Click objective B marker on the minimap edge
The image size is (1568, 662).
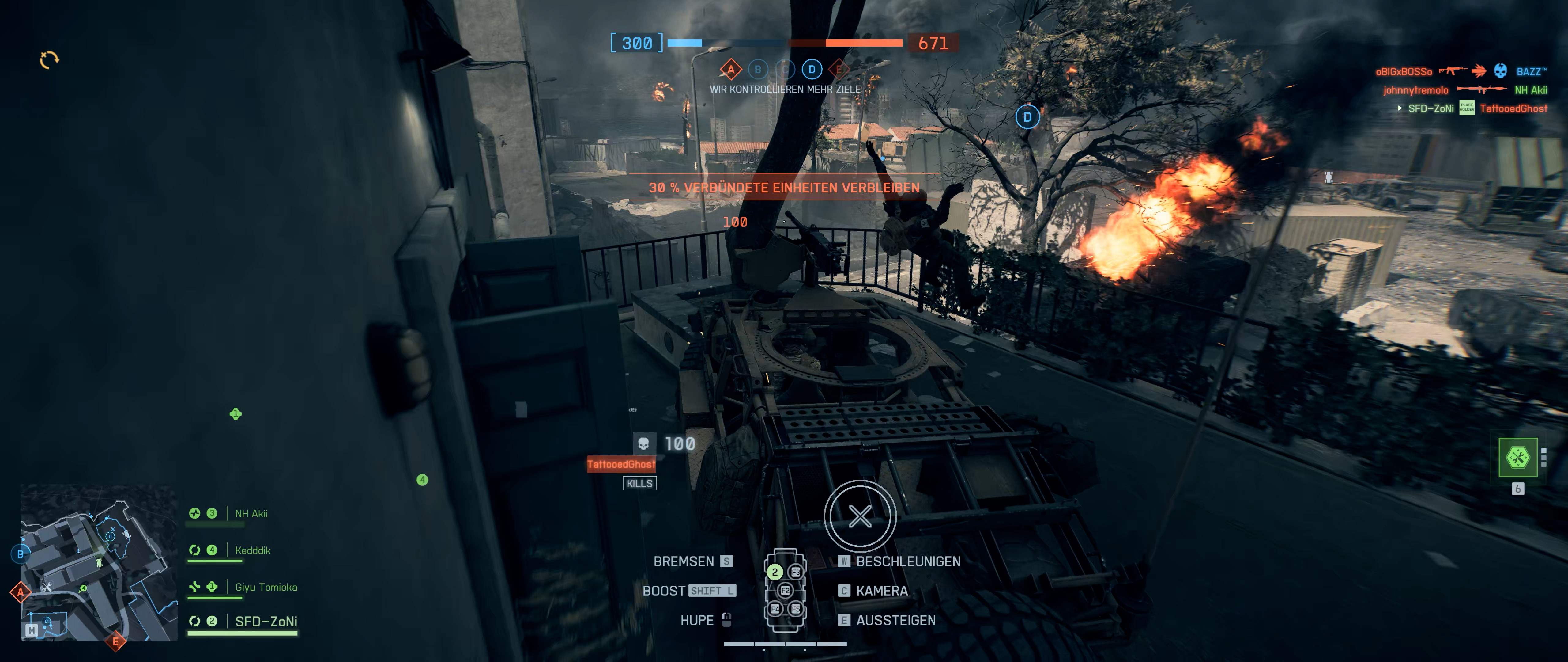click(21, 554)
